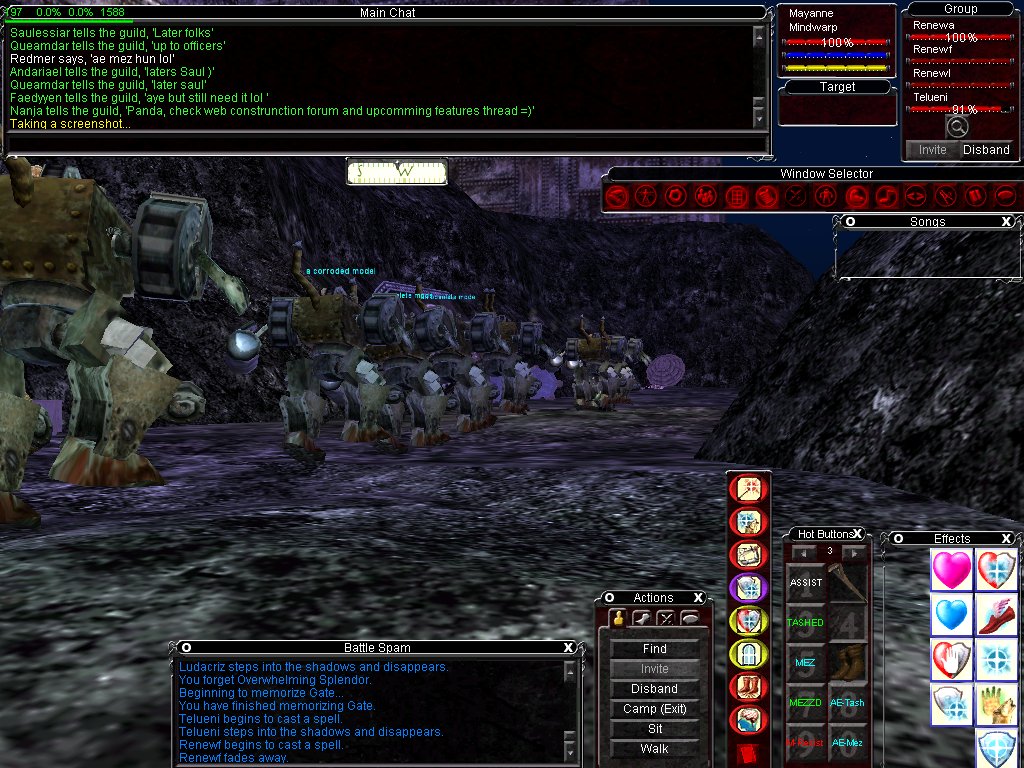Close the Actions window
The width and height of the screenshot is (1024, 768).
pos(698,598)
